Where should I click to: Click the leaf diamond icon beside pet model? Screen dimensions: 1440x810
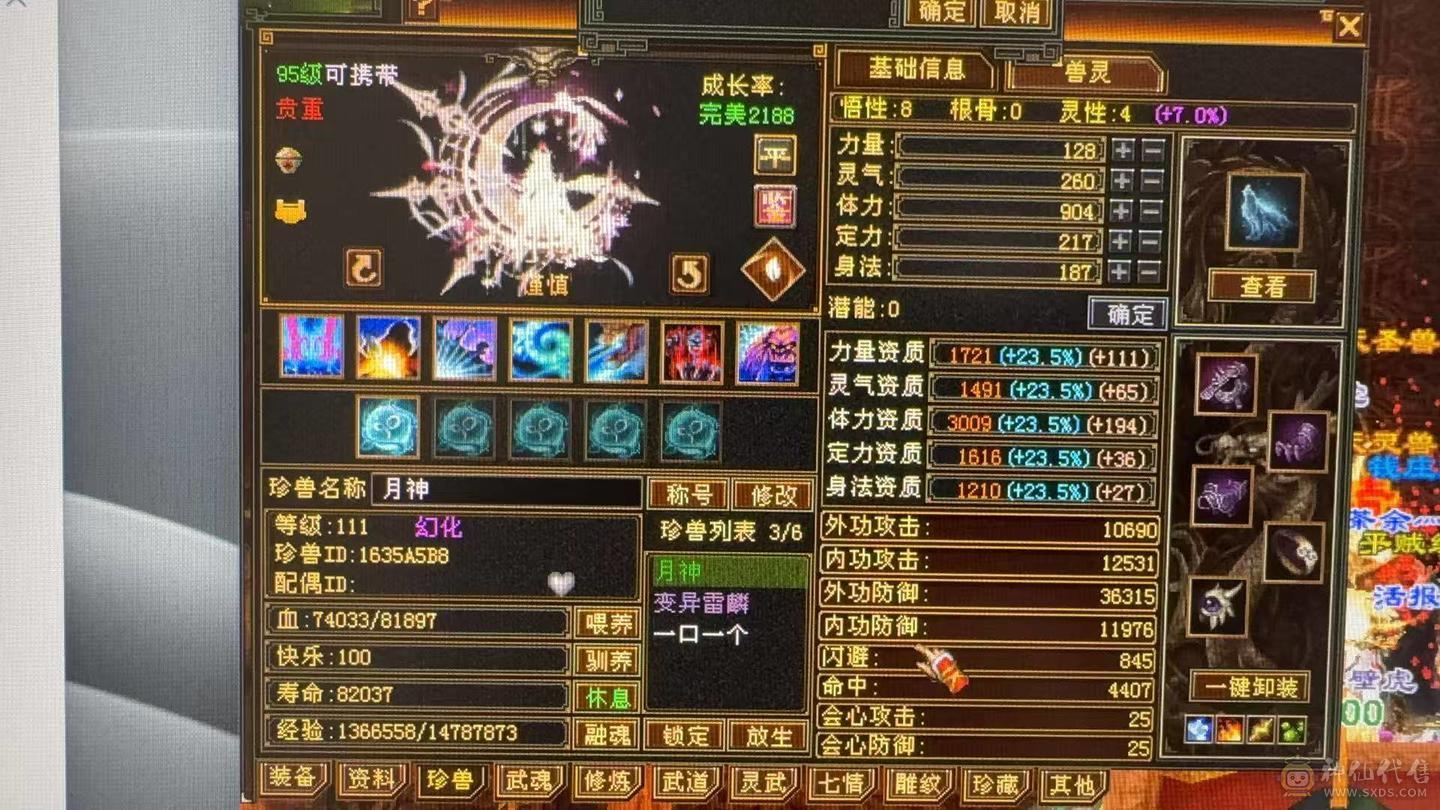(x=776, y=270)
